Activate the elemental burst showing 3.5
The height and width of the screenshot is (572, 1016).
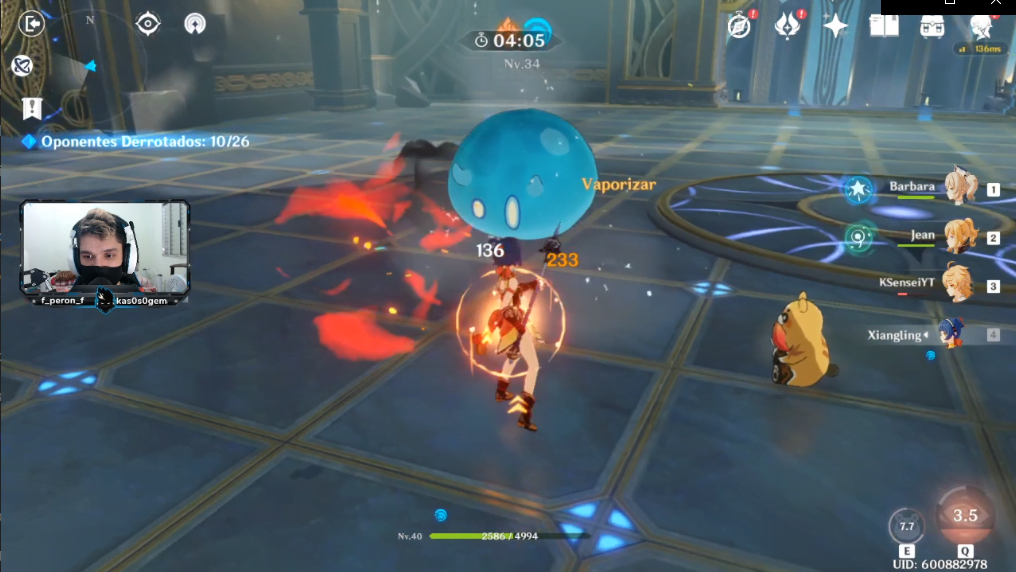[x=964, y=516]
